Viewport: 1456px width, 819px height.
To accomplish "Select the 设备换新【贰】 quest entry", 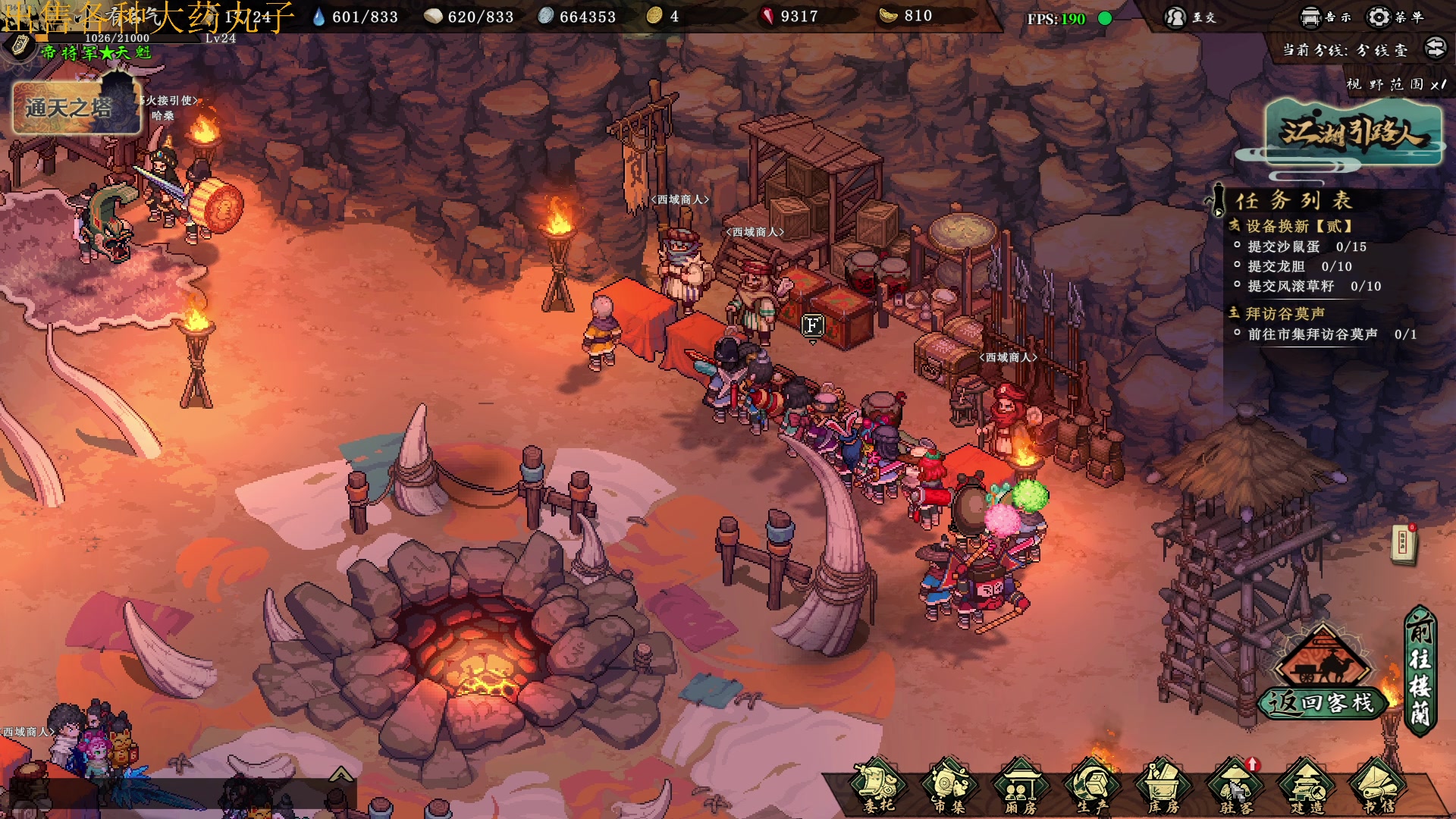I will (1299, 226).
